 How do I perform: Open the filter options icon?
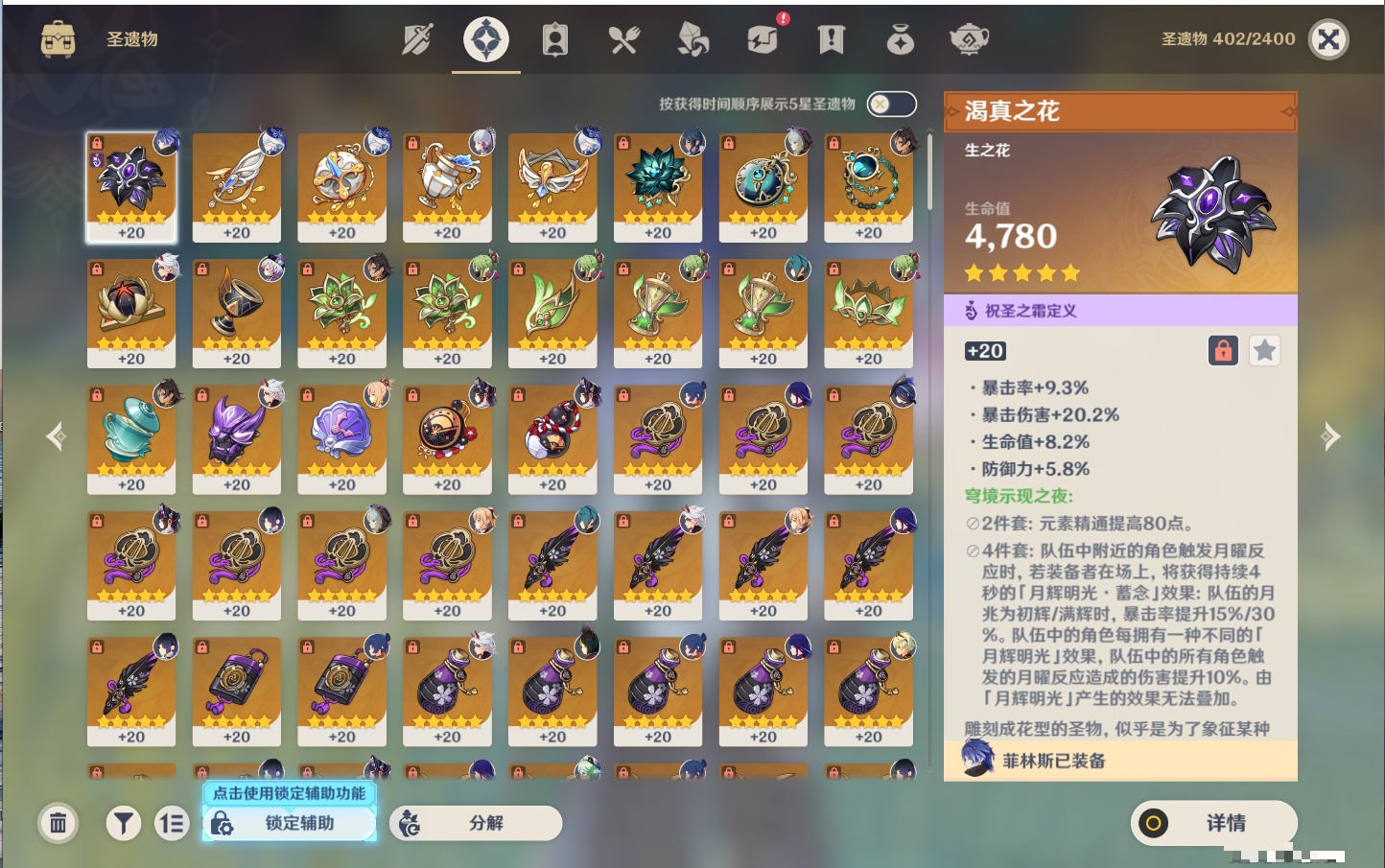[x=123, y=823]
